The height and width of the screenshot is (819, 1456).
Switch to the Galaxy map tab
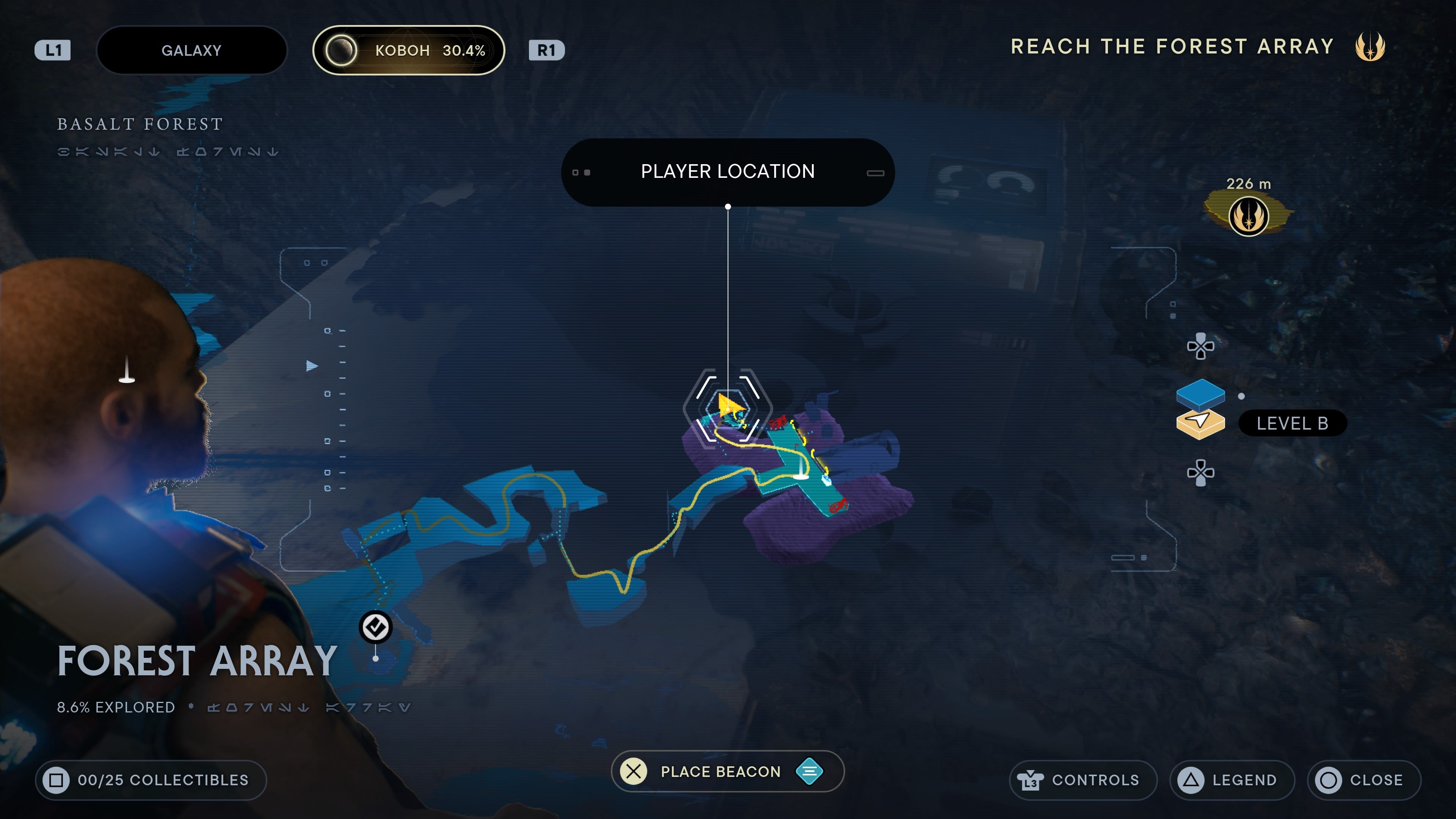coord(191,50)
